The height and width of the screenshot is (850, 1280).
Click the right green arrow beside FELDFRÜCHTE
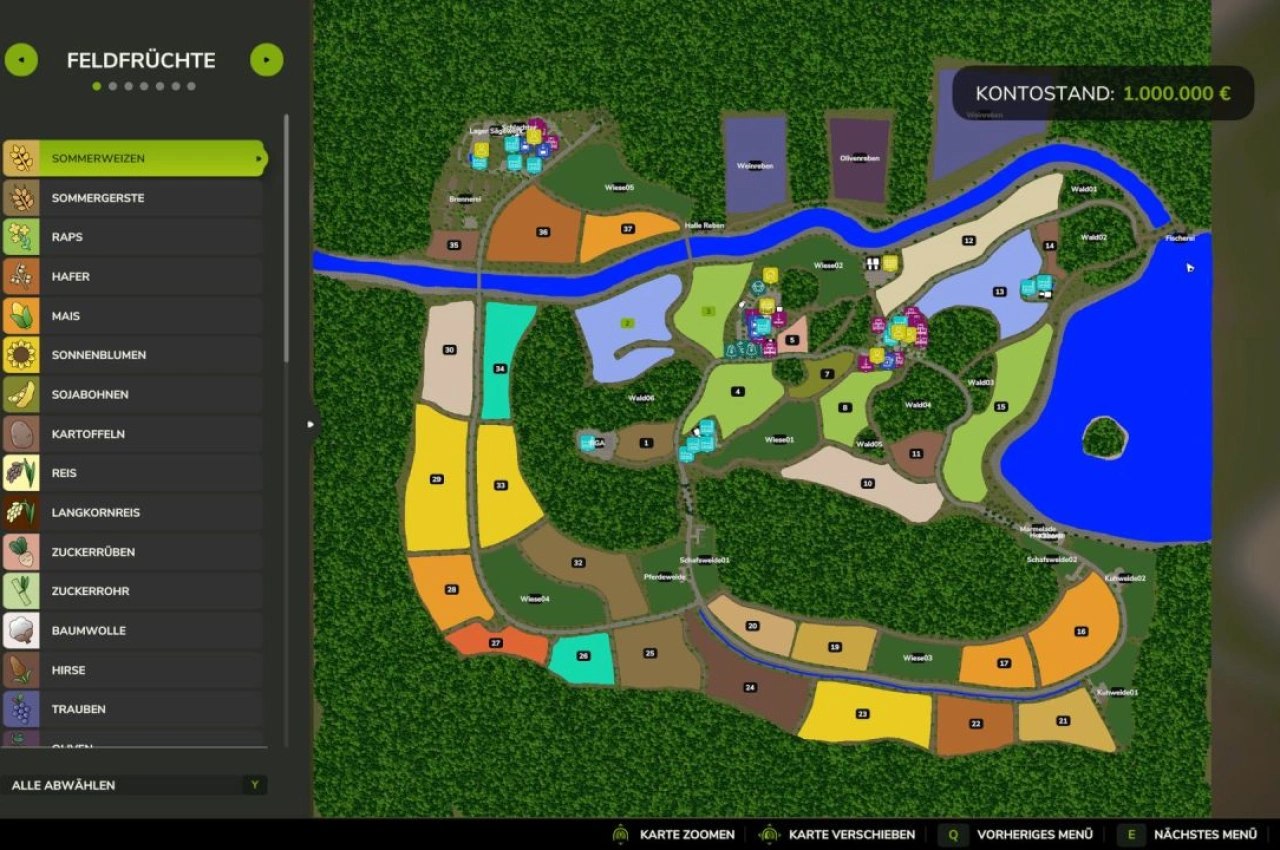tap(266, 60)
